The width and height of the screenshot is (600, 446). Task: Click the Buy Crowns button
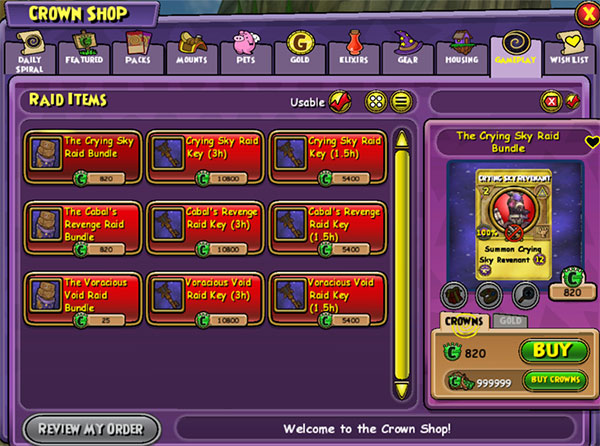(x=551, y=380)
